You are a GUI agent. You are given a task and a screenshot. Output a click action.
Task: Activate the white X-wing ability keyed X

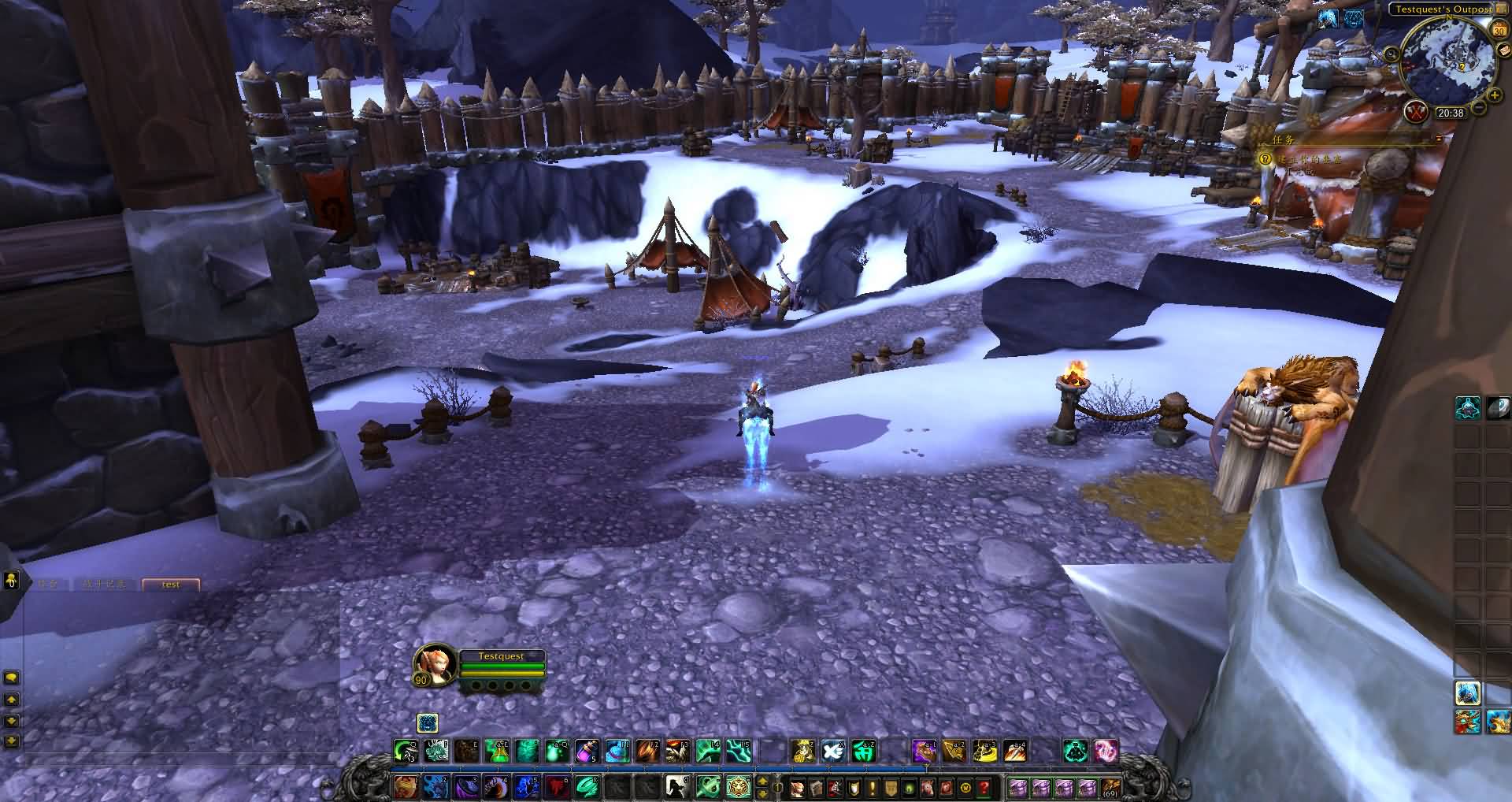833,751
